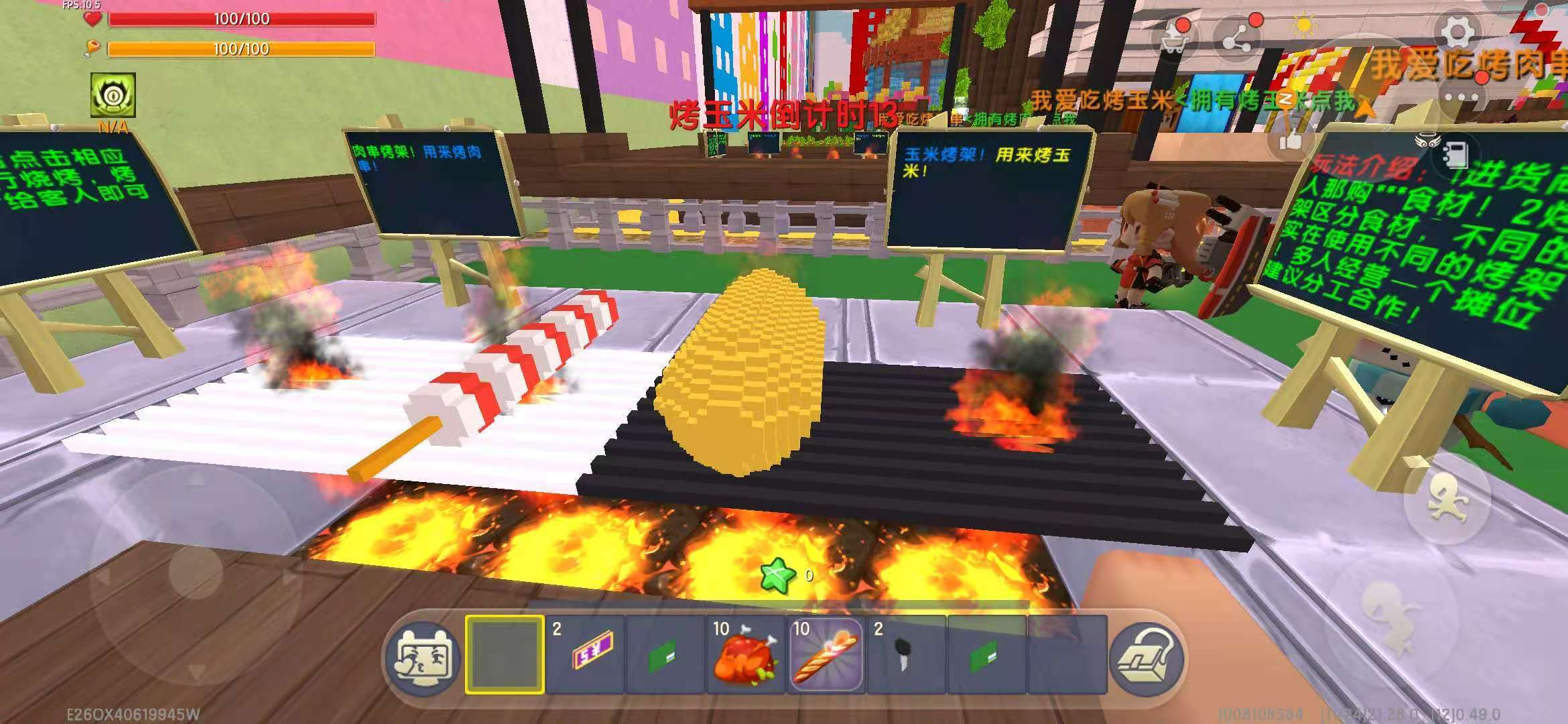The image size is (1568, 724).
Task: Open the shopping cart store
Action: click(1173, 38)
